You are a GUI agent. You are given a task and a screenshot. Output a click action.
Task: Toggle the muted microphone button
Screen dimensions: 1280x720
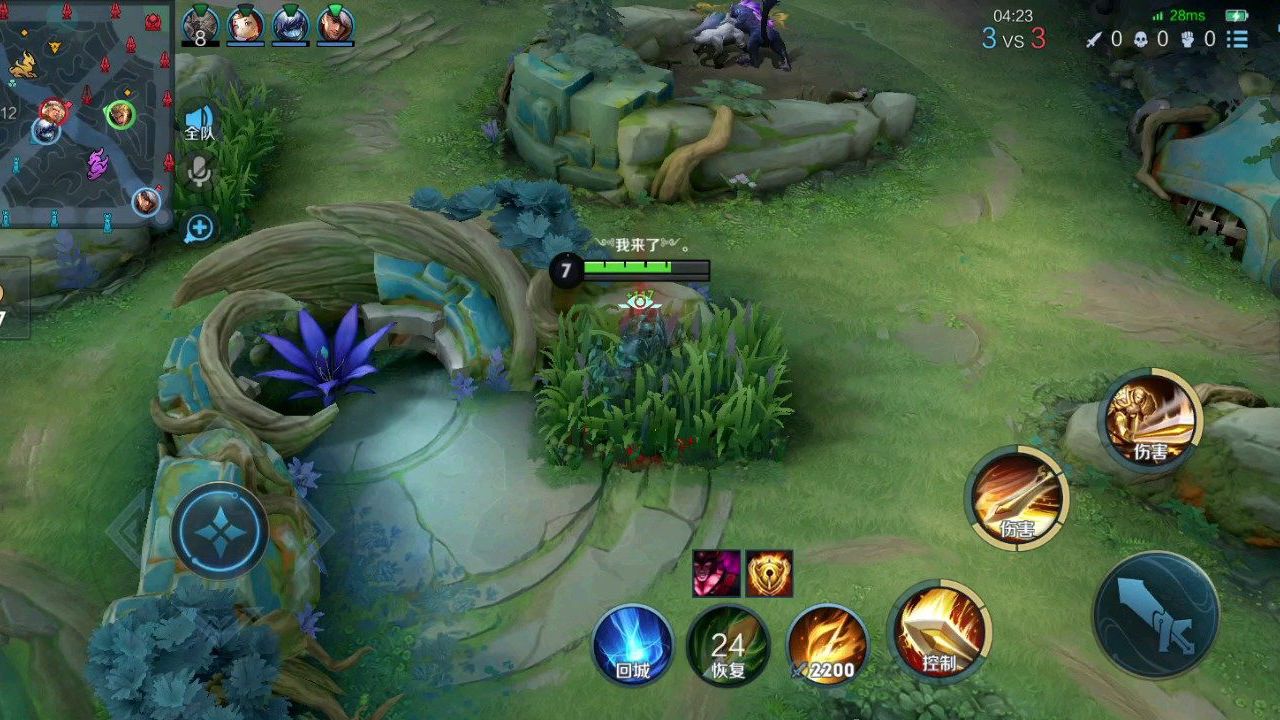tap(199, 173)
